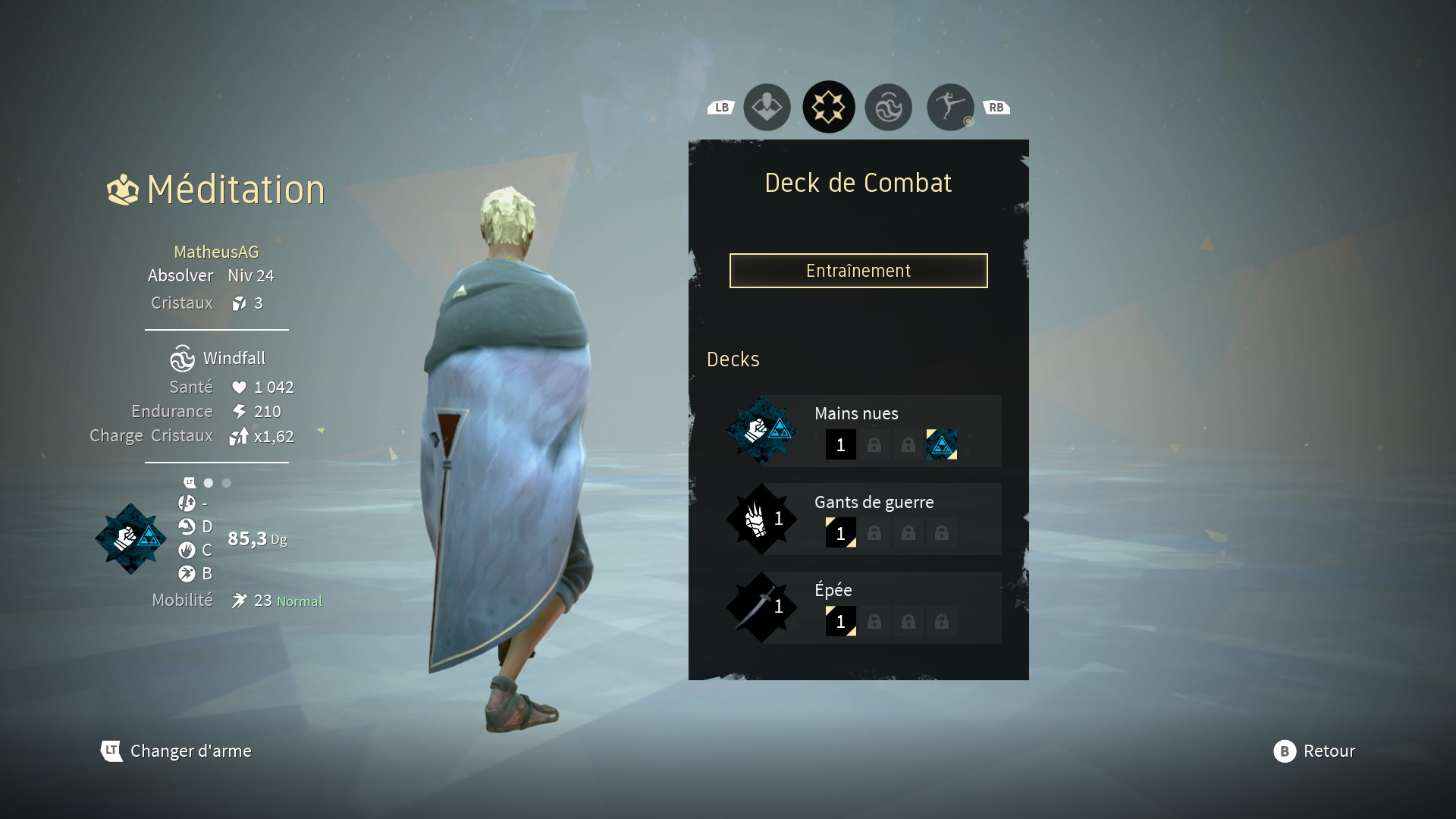Click the Entraînement button
Viewport: 1456px width, 819px height.
(x=858, y=271)
